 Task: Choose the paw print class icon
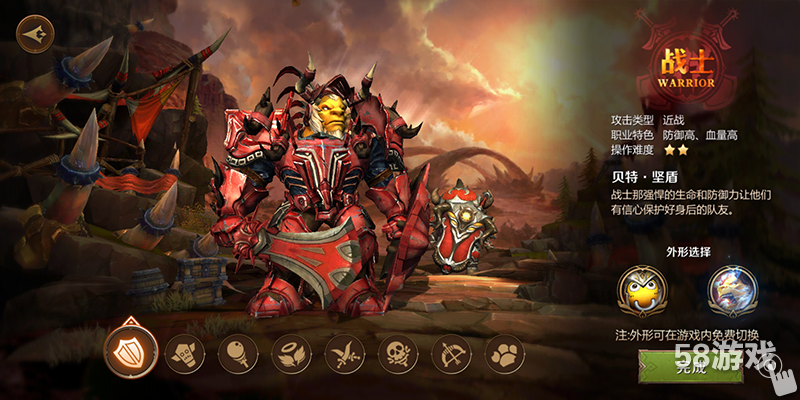point(504,353)
